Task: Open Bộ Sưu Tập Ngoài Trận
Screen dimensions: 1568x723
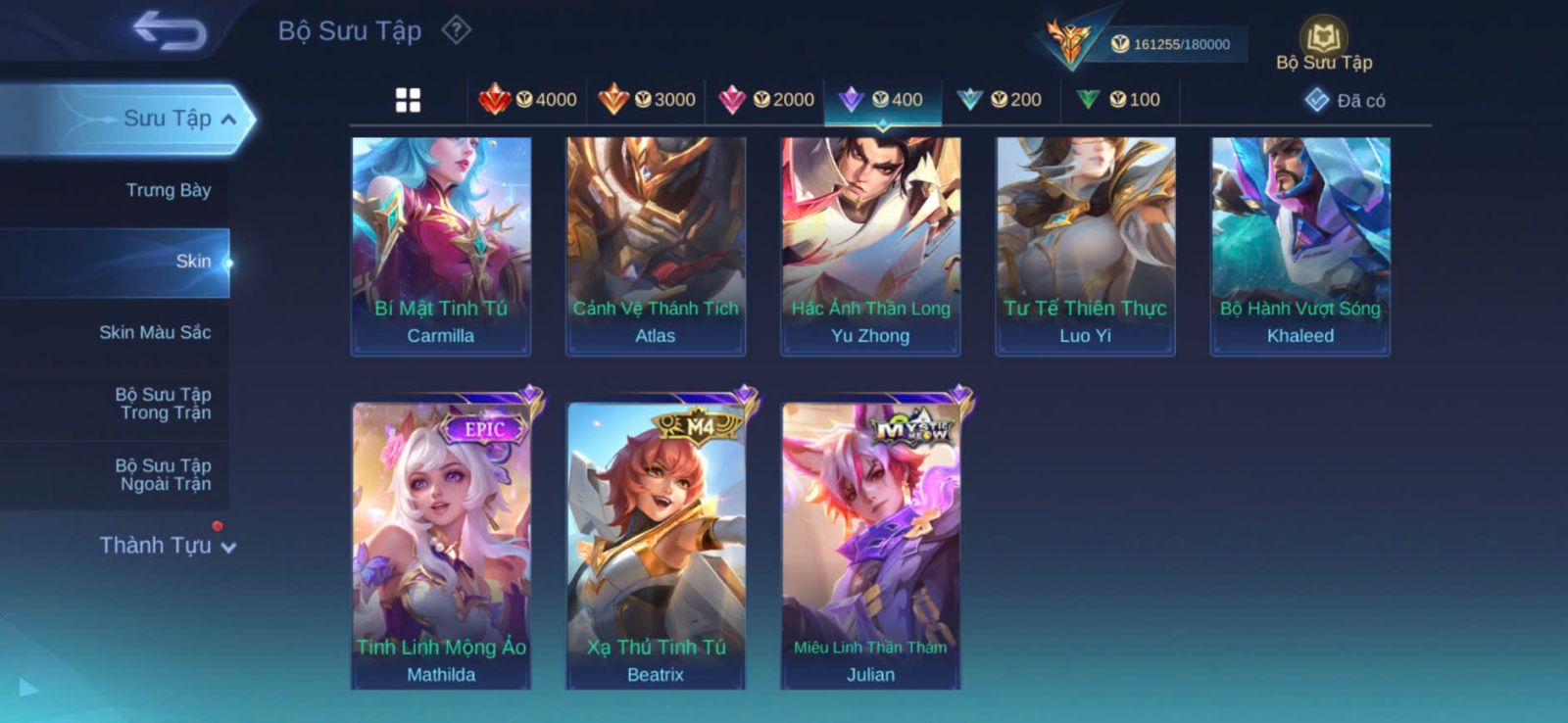Action: click(163, 474)
